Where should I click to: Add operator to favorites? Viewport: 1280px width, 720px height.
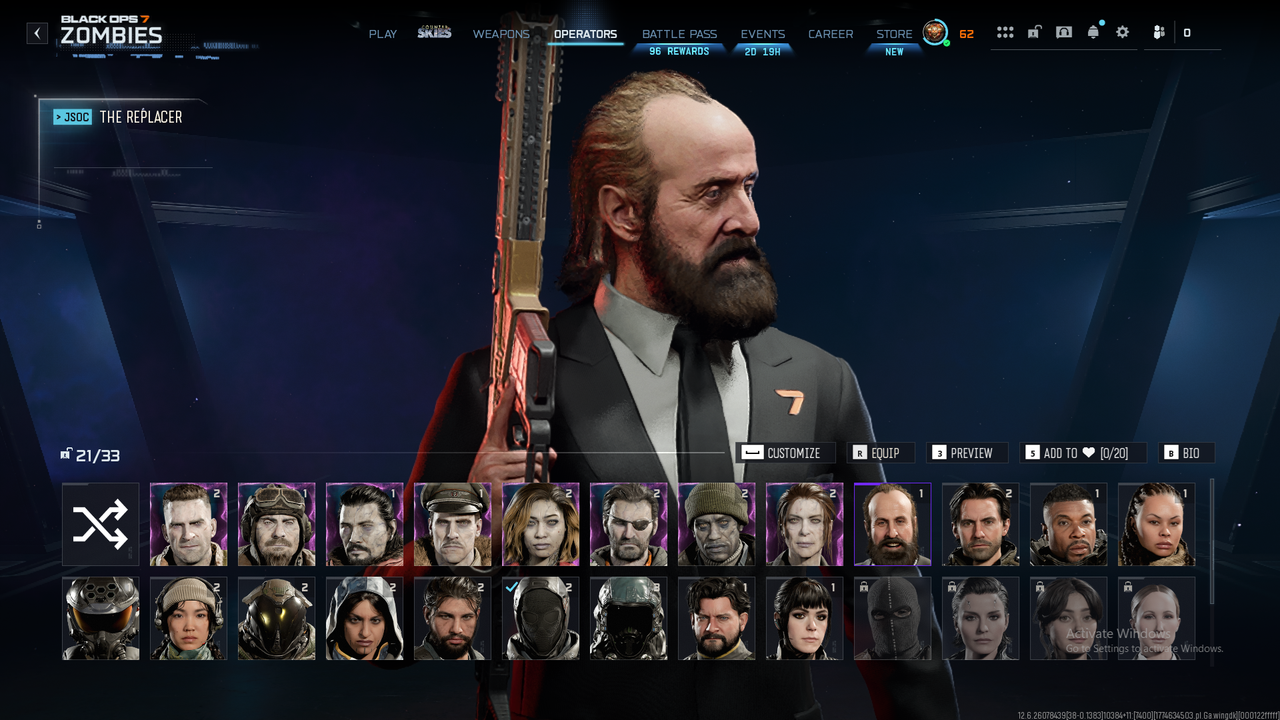click(1080, 453)
